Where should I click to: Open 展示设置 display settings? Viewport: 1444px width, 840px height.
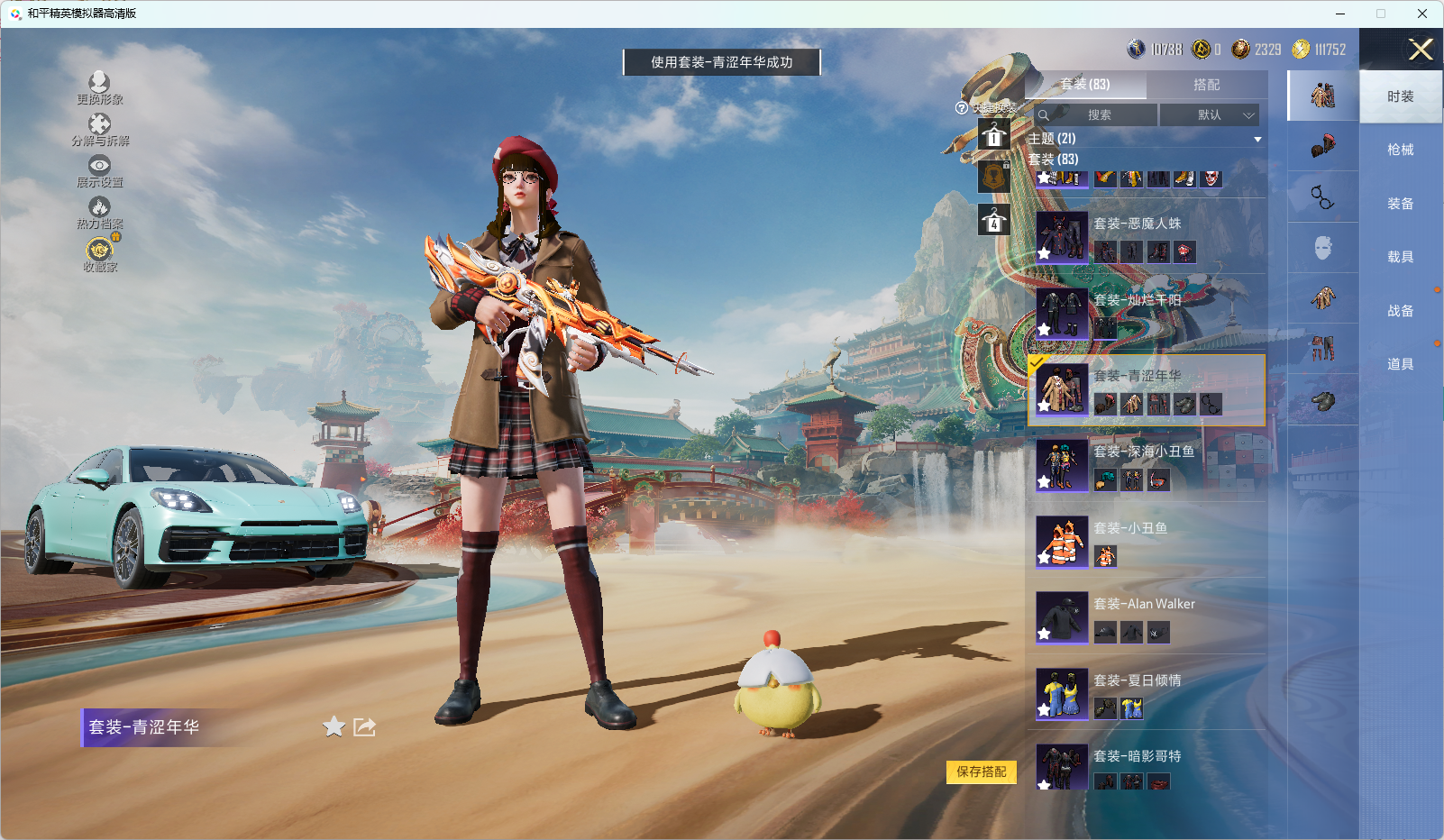point(99,171)
